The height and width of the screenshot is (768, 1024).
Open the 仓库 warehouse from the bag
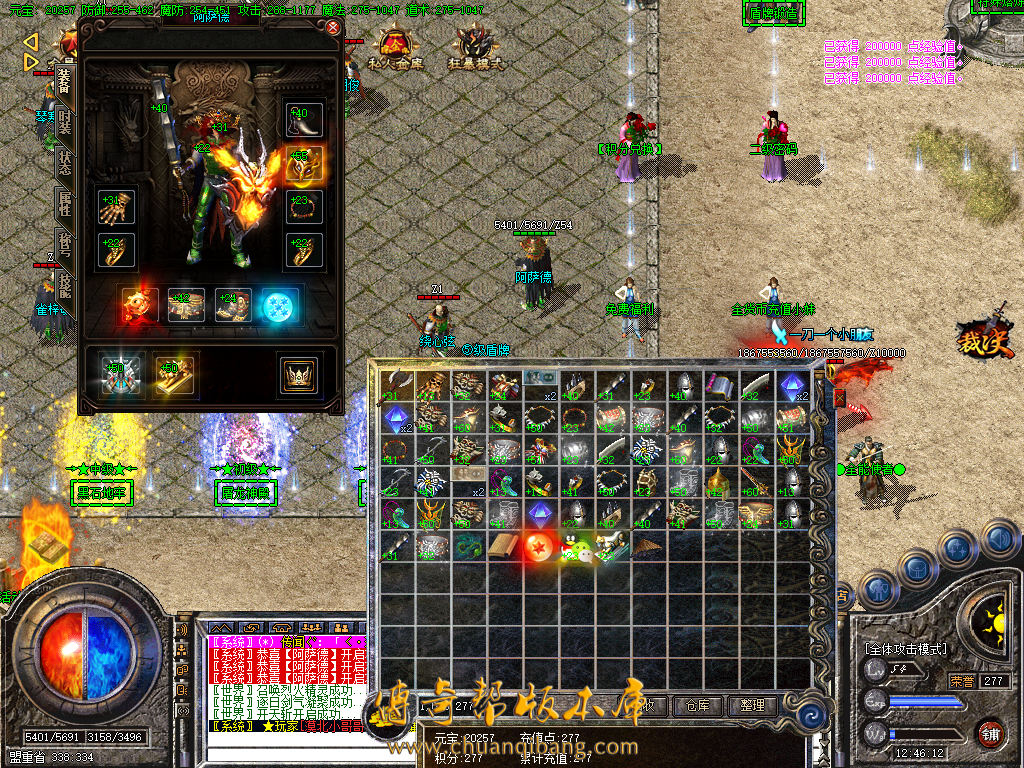(697, 705)
